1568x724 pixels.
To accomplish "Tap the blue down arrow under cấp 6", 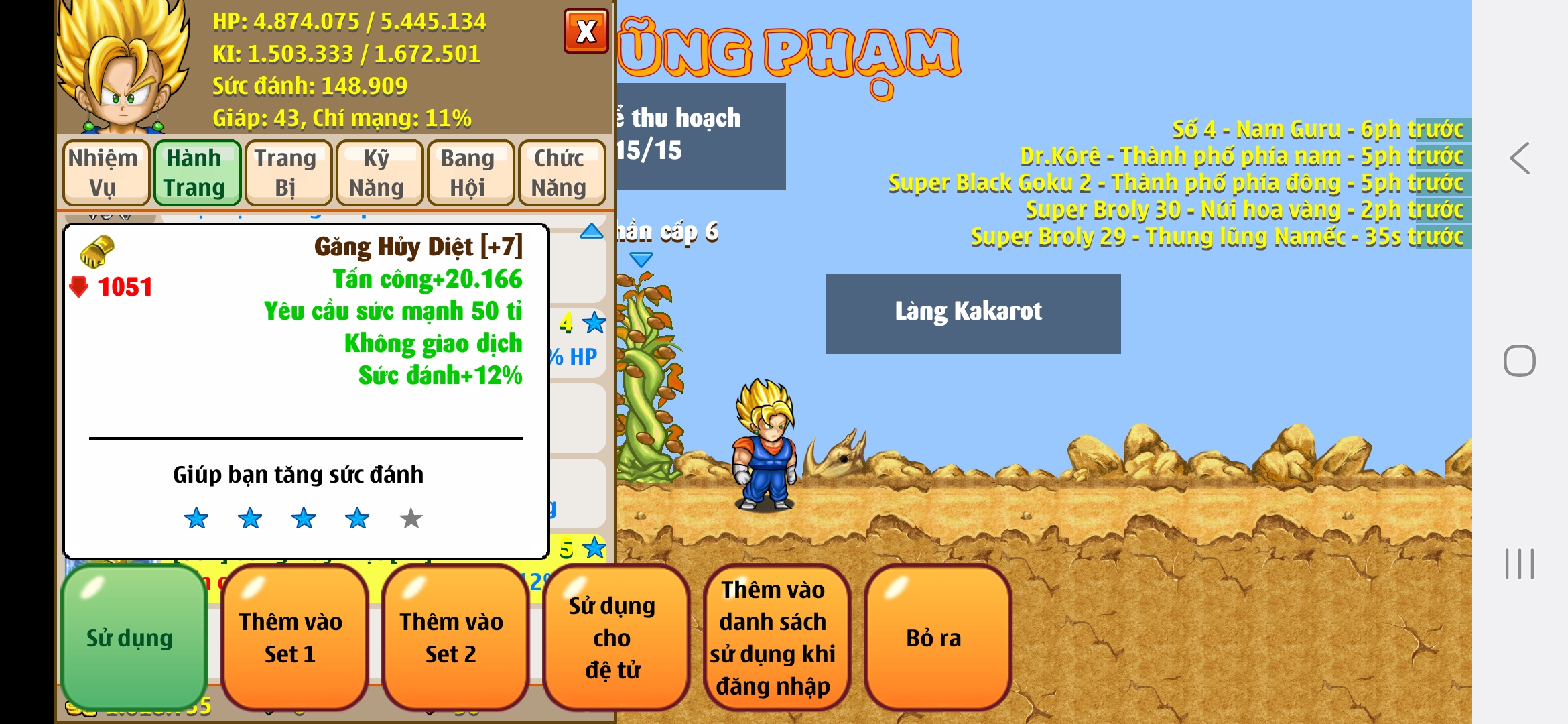I will (641, 259).
